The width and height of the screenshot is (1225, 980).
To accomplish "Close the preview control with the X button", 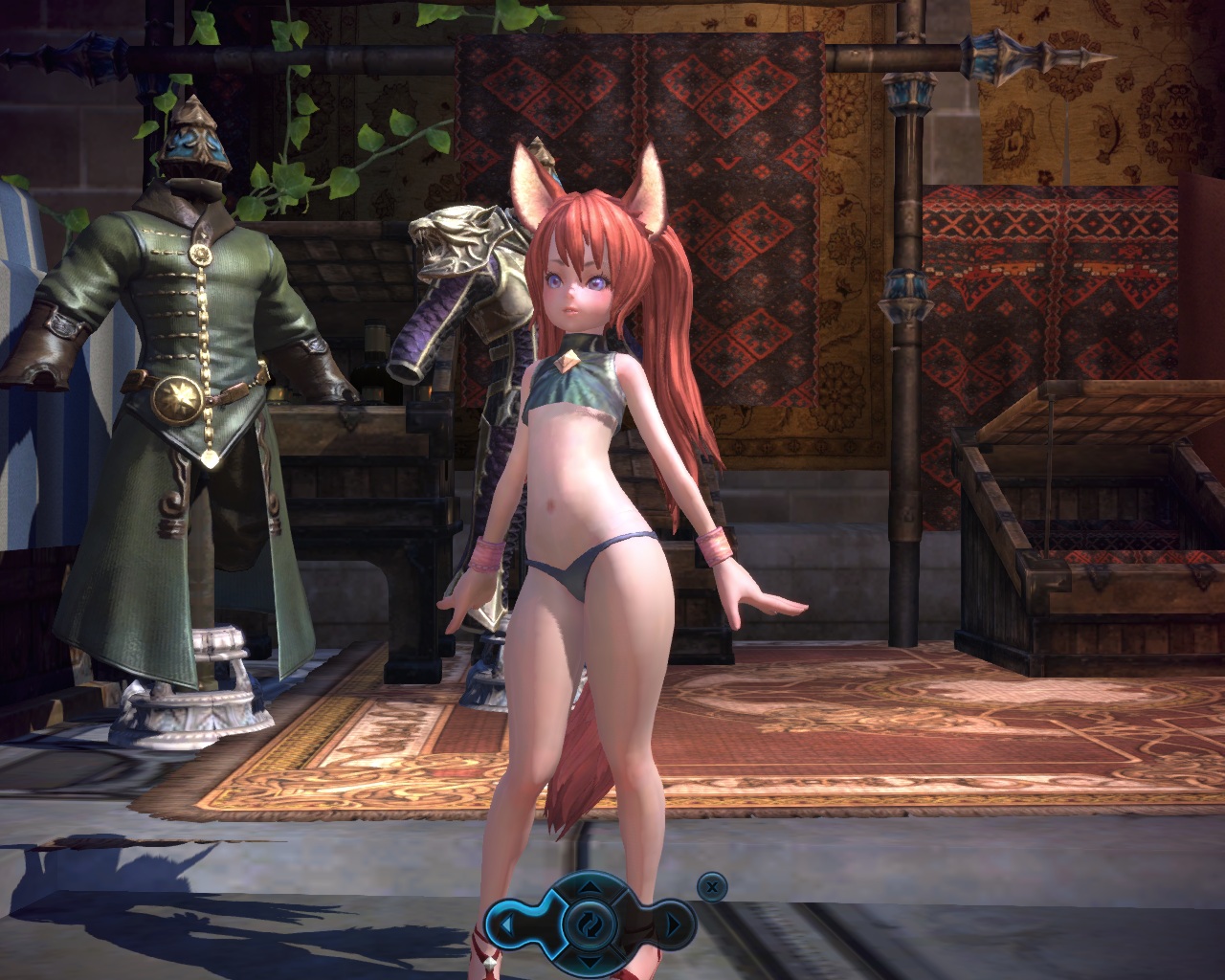I will (x=710, y=886).
